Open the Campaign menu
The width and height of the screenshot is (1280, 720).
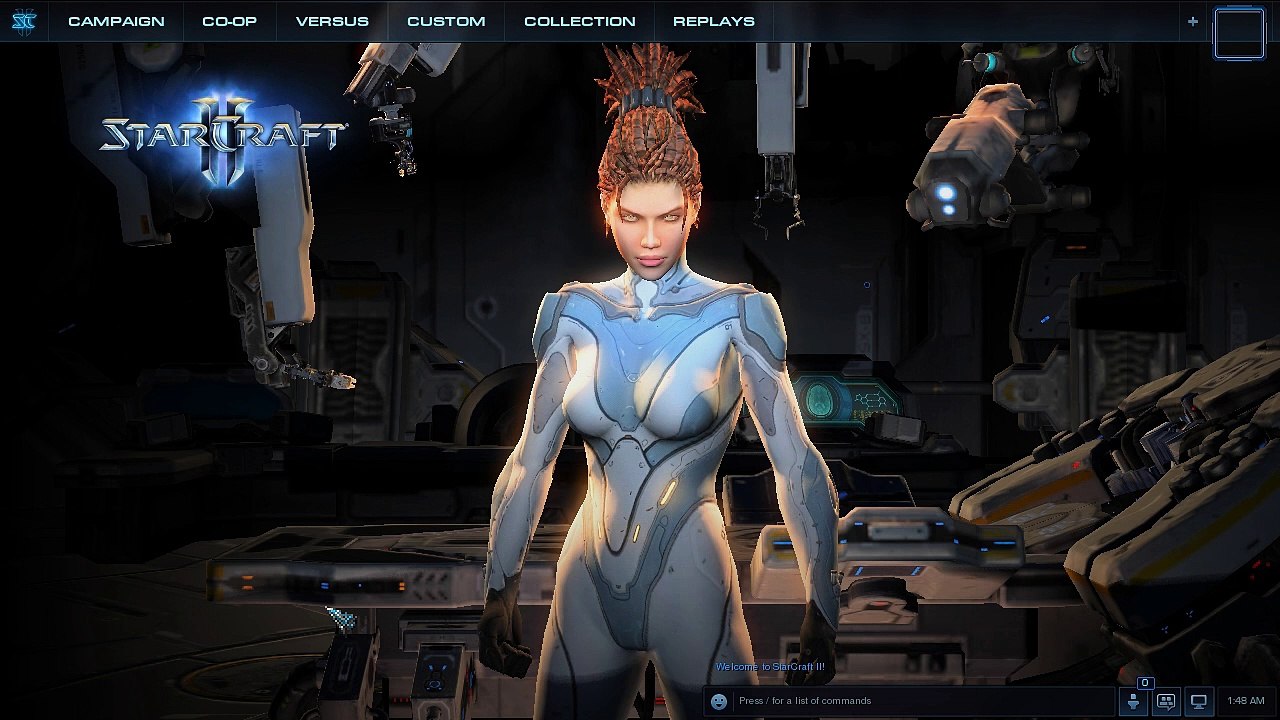click(116, 21)
